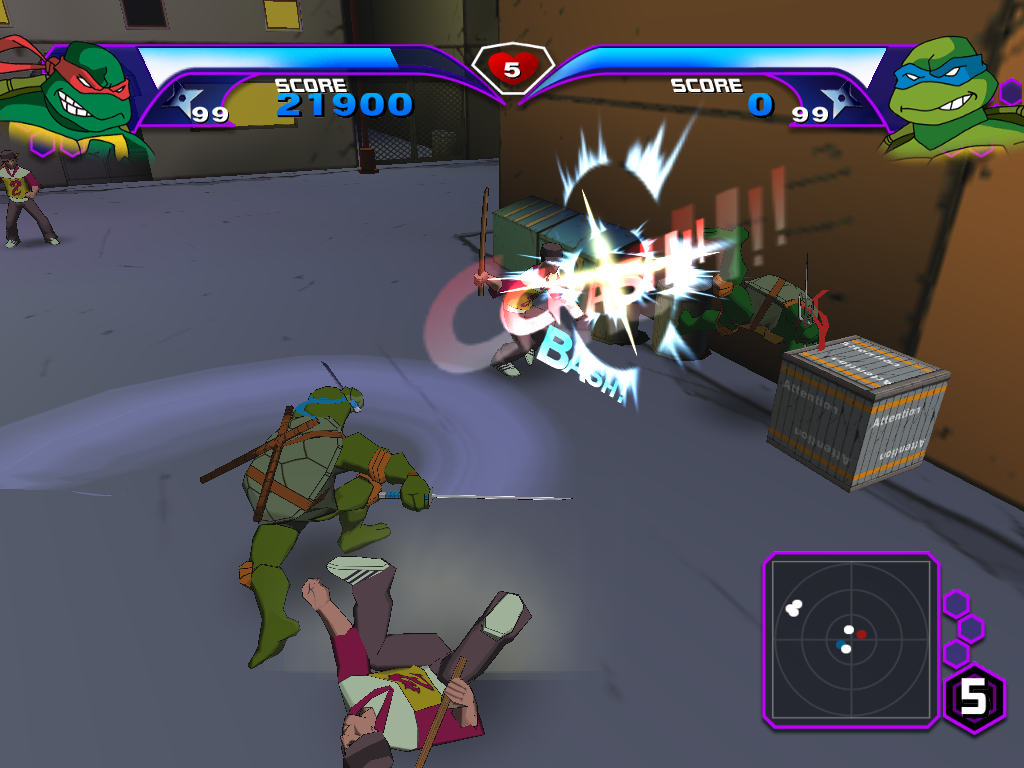Click the purple hexagon badge showing 5
The image size is (1024, 768).
(x=973, y=696)
